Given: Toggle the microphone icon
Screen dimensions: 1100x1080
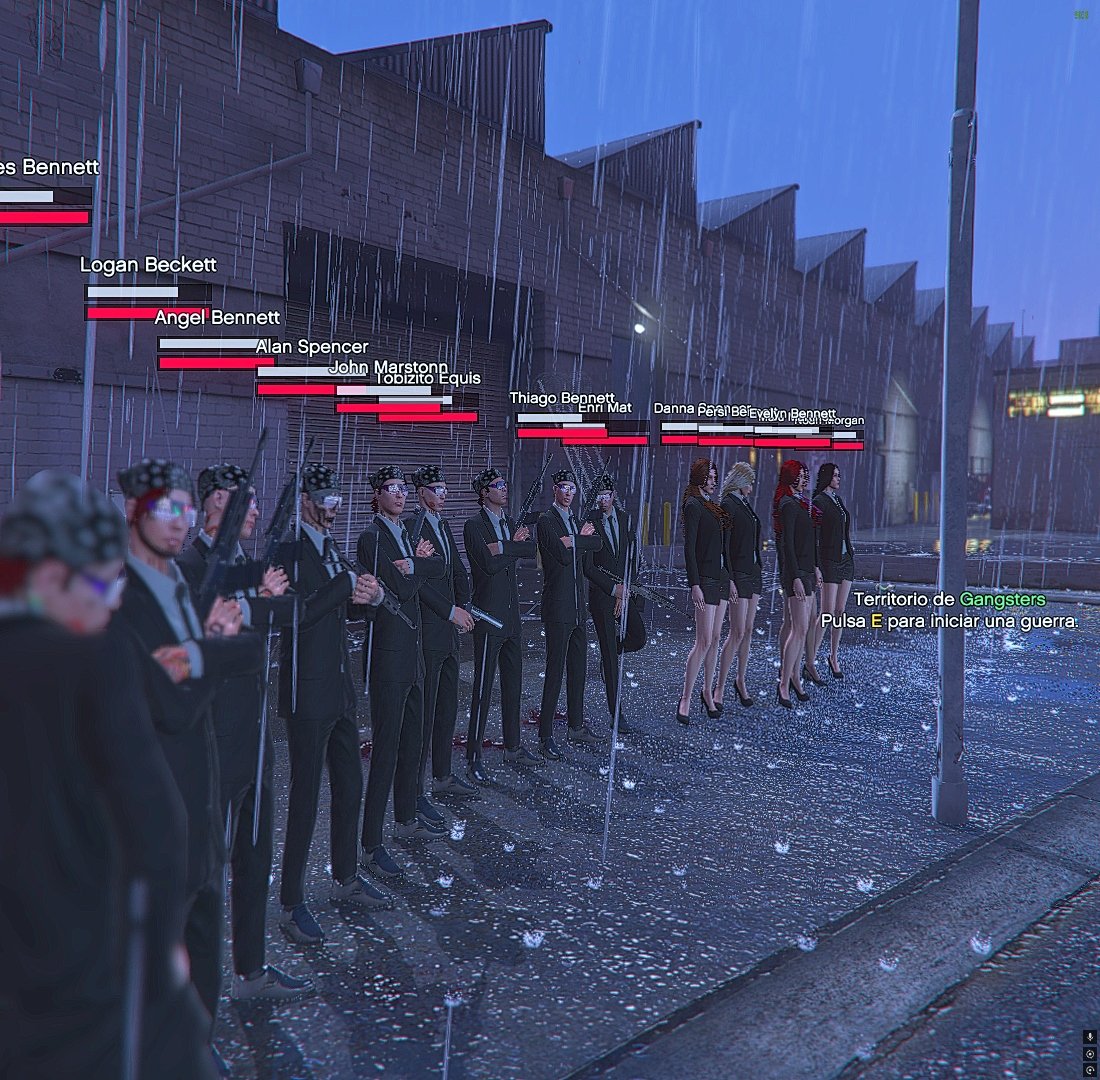Looking at the screenshot, I should point(1090,1037).
